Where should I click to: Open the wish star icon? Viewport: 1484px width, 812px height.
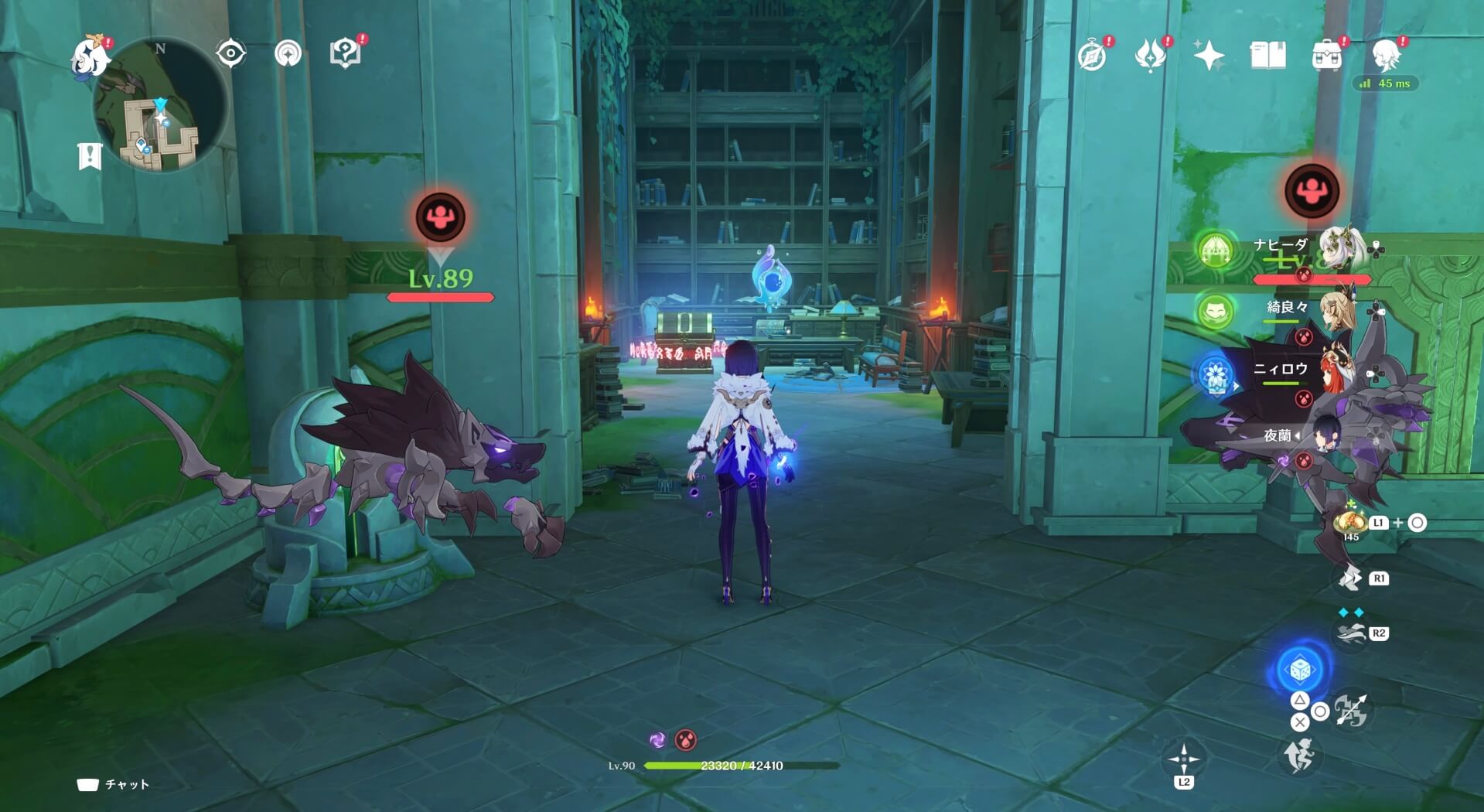1209,56
